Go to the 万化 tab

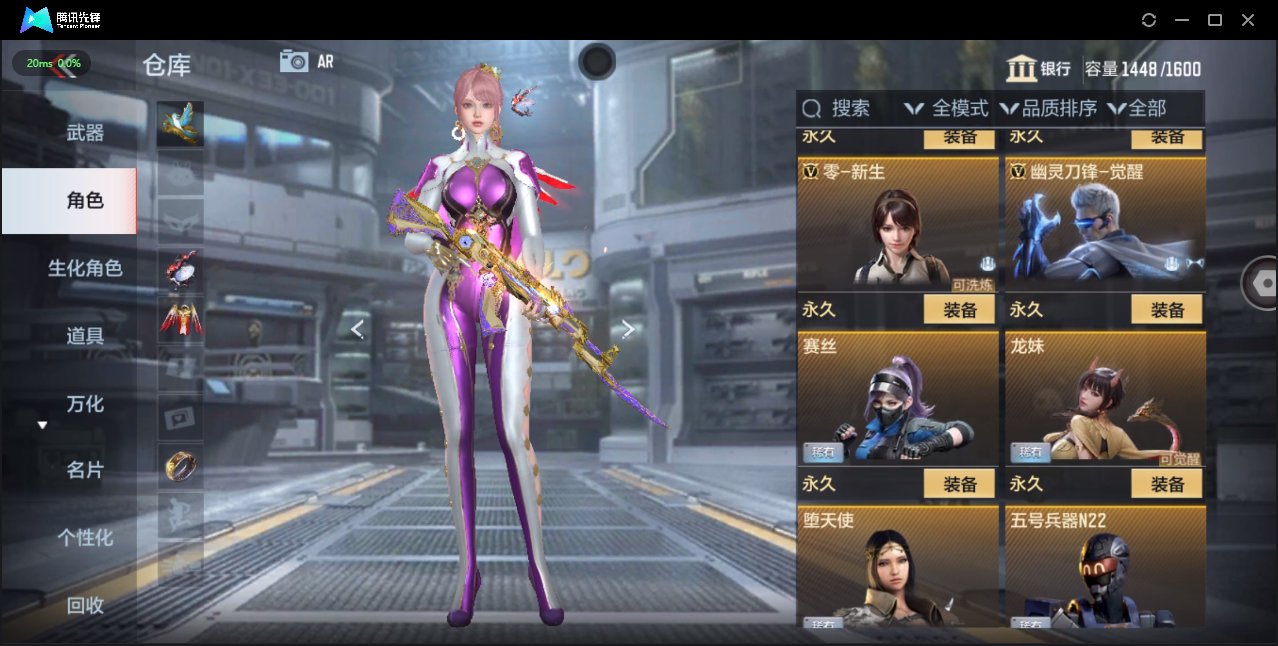(x=85, y=404)
